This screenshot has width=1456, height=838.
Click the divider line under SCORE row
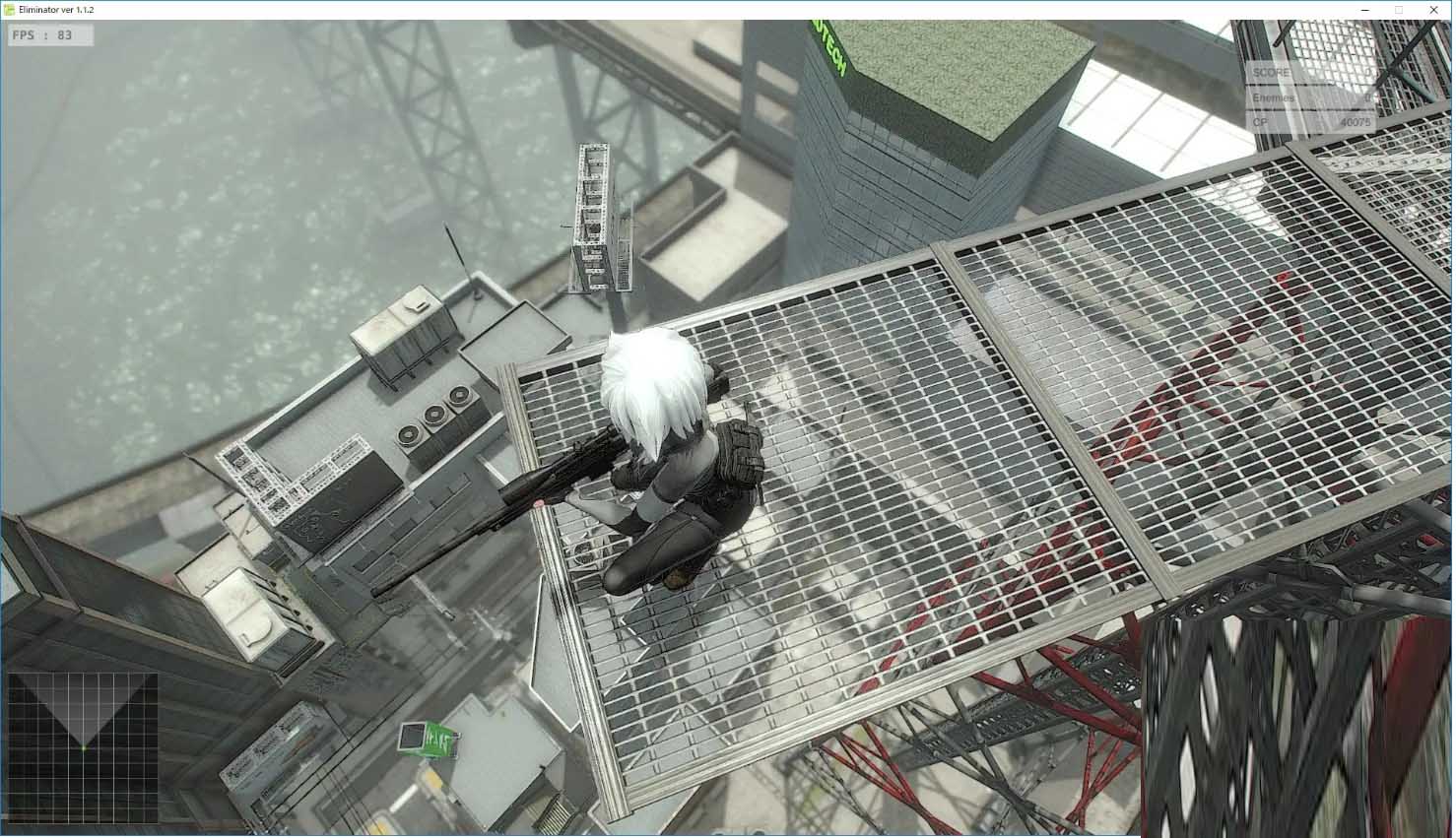1310,85
